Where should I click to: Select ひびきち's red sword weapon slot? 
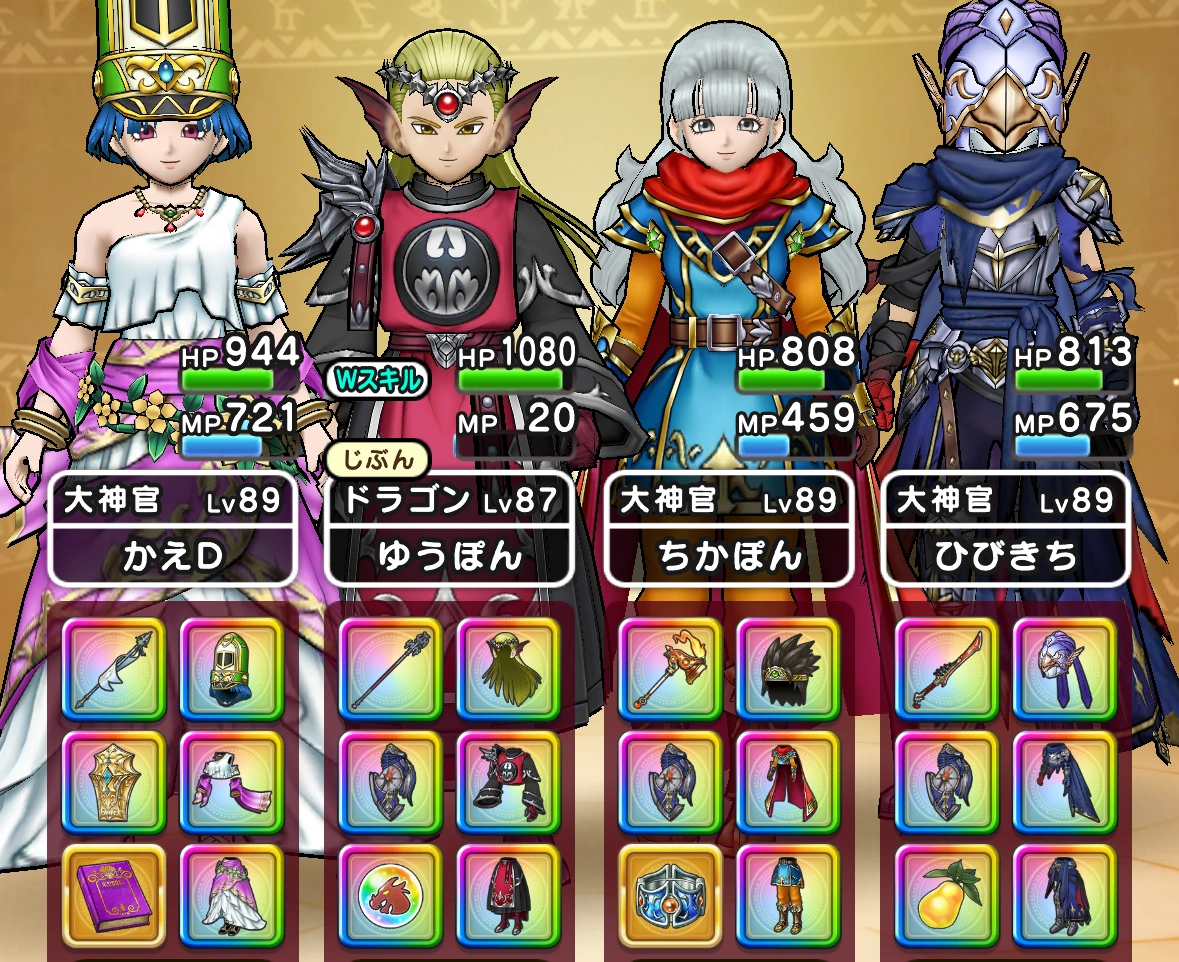[946, 669]
